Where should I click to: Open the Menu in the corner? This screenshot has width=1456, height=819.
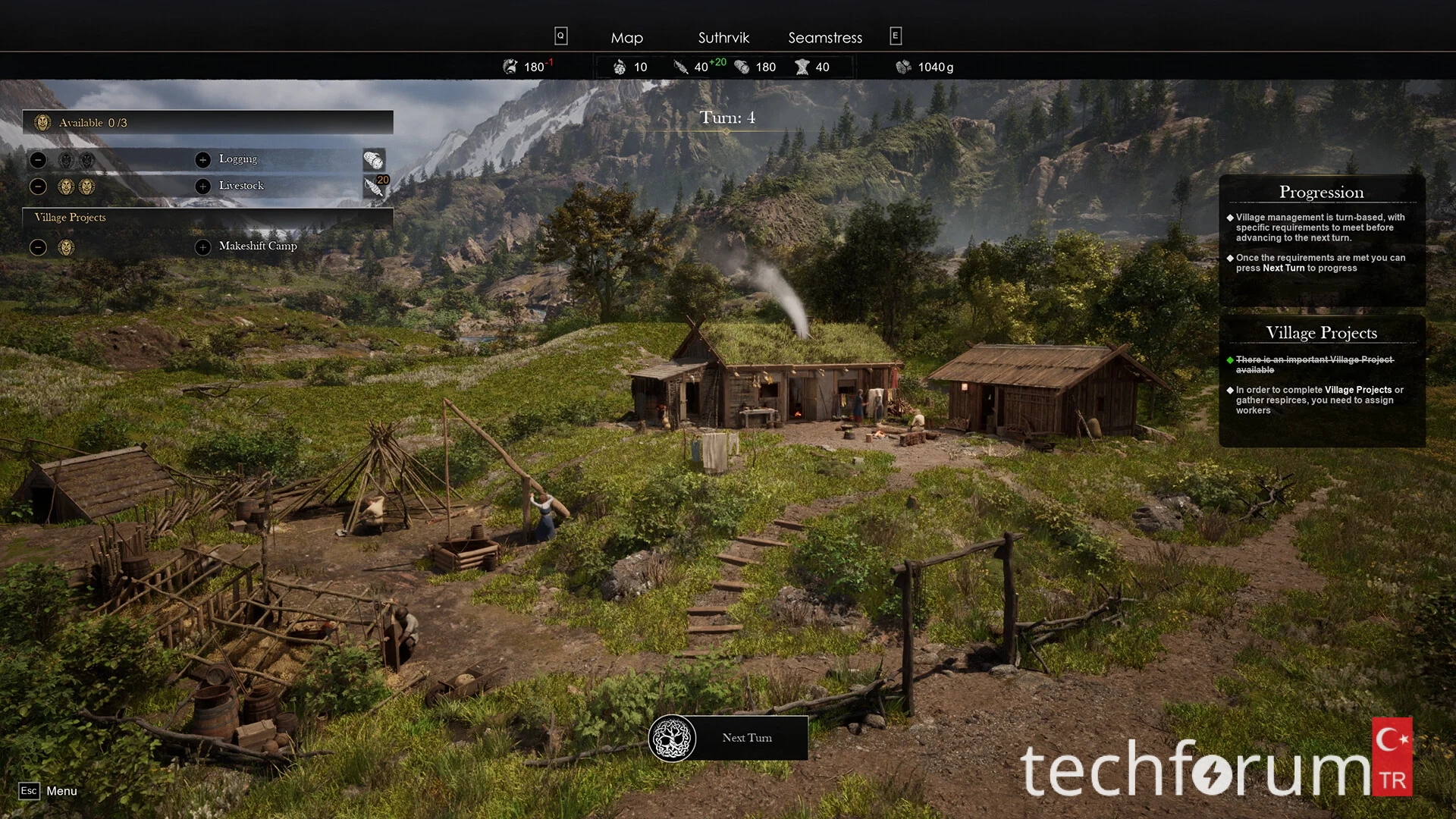[49, 791]
